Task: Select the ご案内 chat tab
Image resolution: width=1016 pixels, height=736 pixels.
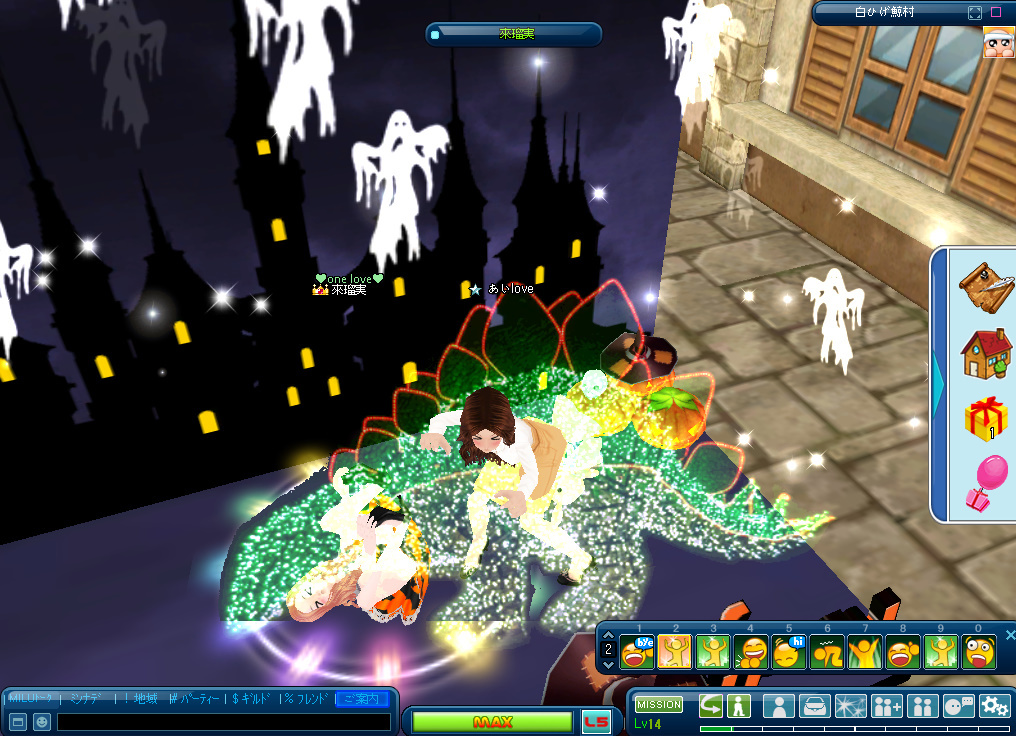Action: coord(362,698)
